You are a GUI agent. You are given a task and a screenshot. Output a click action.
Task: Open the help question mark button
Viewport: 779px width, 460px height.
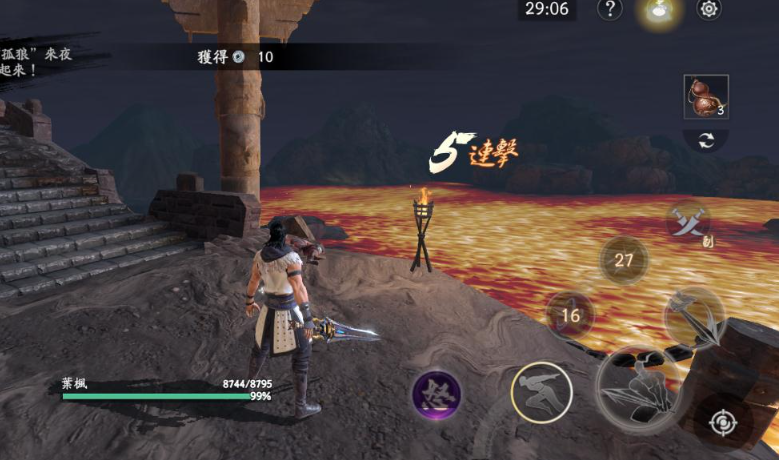(x=610, y=9)
